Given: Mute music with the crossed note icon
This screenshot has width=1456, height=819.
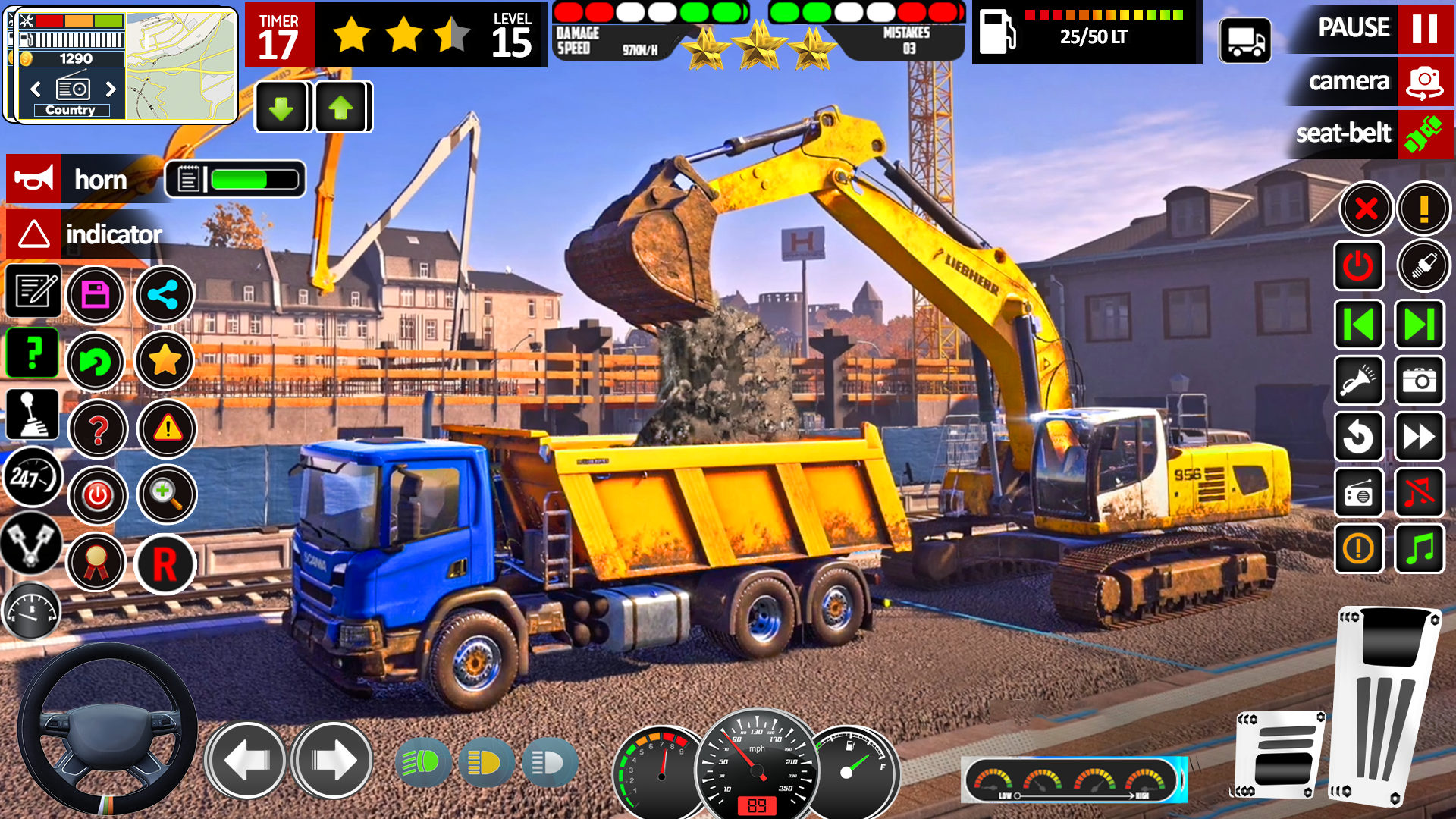Looking at the screenshot, I should coord(1419,494).
